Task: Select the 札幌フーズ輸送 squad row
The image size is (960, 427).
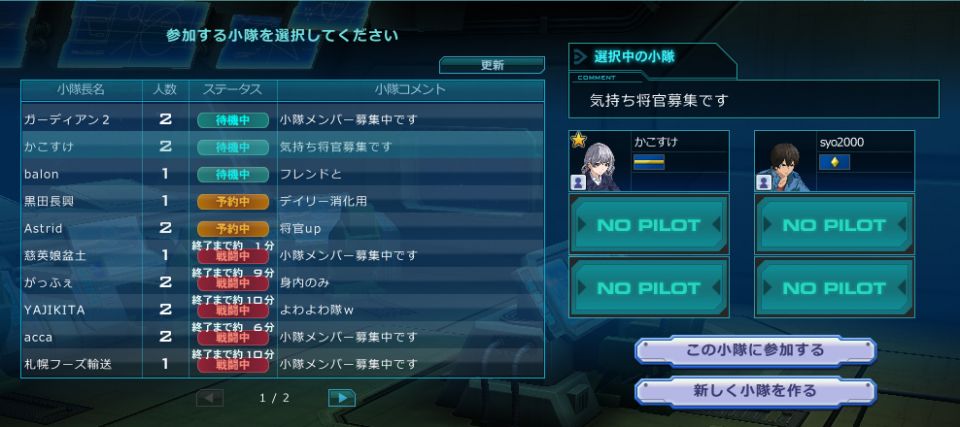Action: pos(282,364)
